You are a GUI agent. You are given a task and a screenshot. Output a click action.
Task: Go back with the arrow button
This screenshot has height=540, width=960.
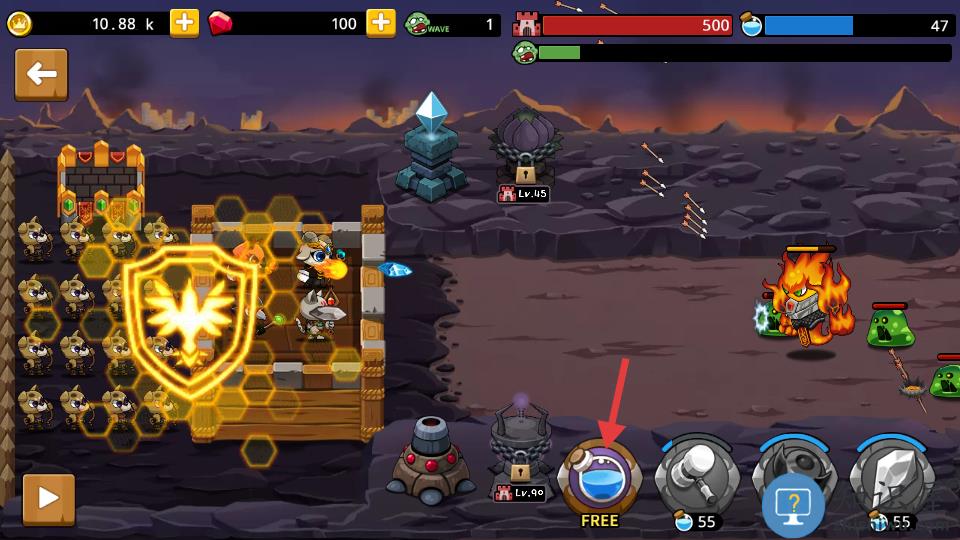tap(41, 75)
